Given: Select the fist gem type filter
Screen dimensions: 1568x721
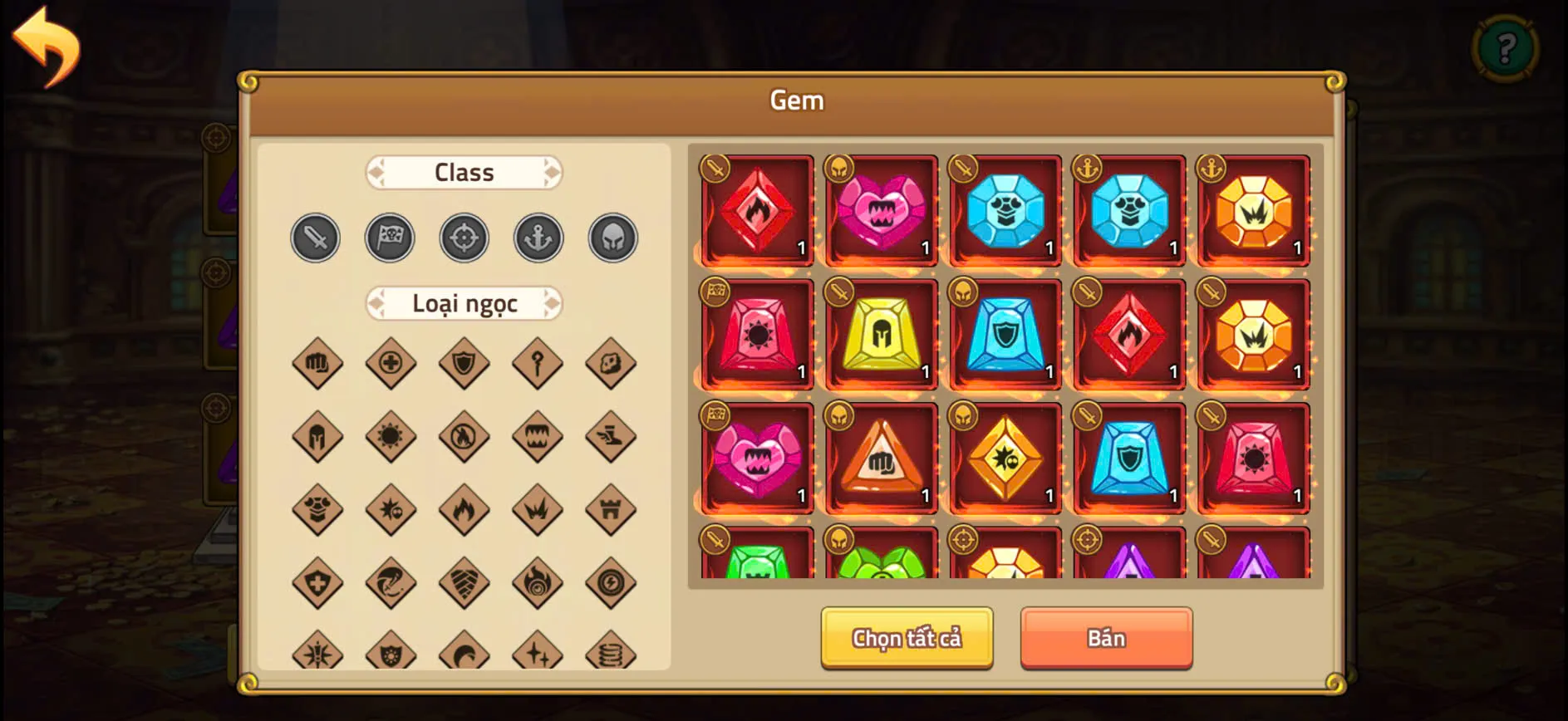Looking at the screenshot, I should [317, 363].
